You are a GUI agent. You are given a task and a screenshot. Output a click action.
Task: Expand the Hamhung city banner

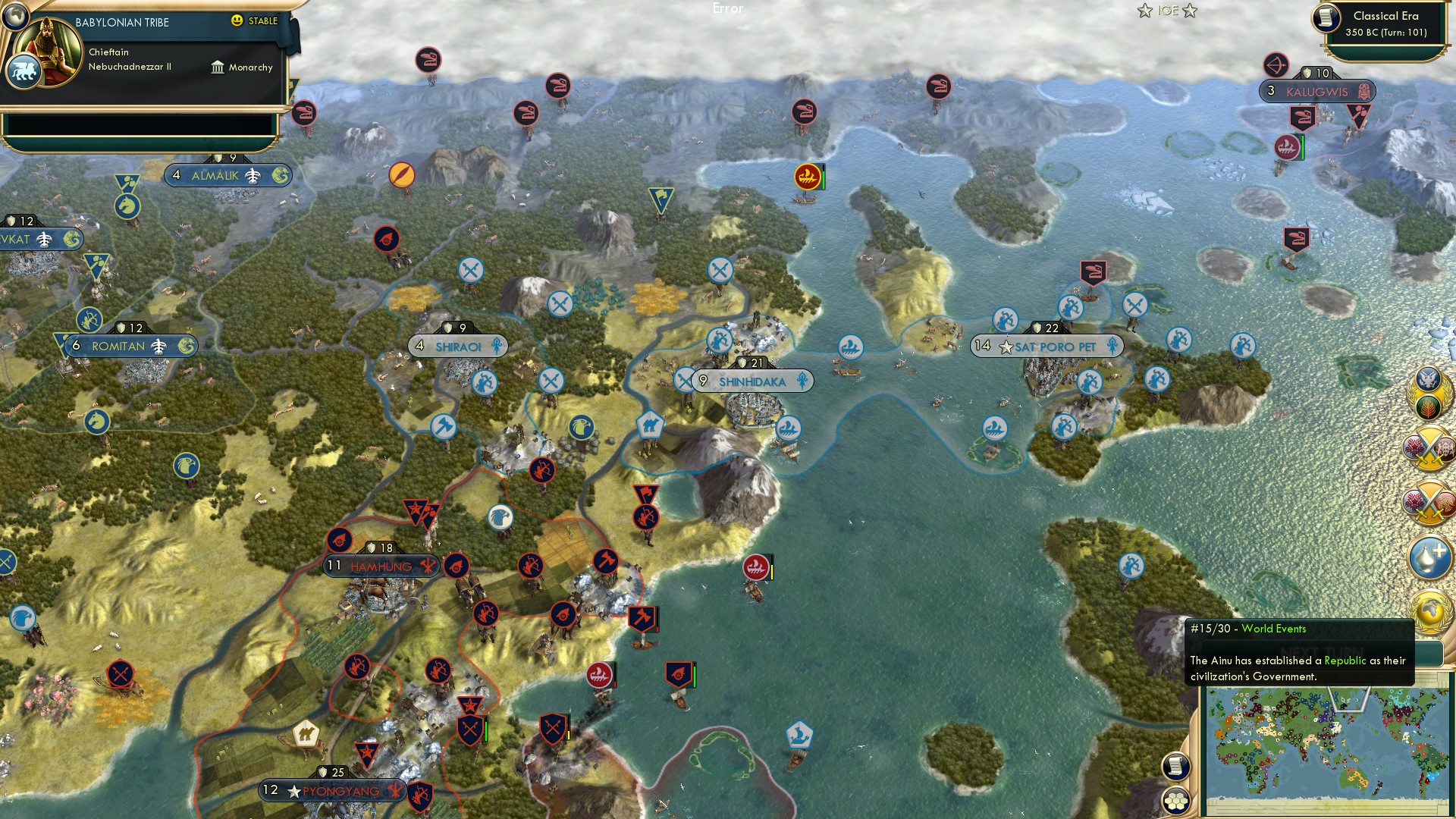pyautogui.click(x=379, y=566)
